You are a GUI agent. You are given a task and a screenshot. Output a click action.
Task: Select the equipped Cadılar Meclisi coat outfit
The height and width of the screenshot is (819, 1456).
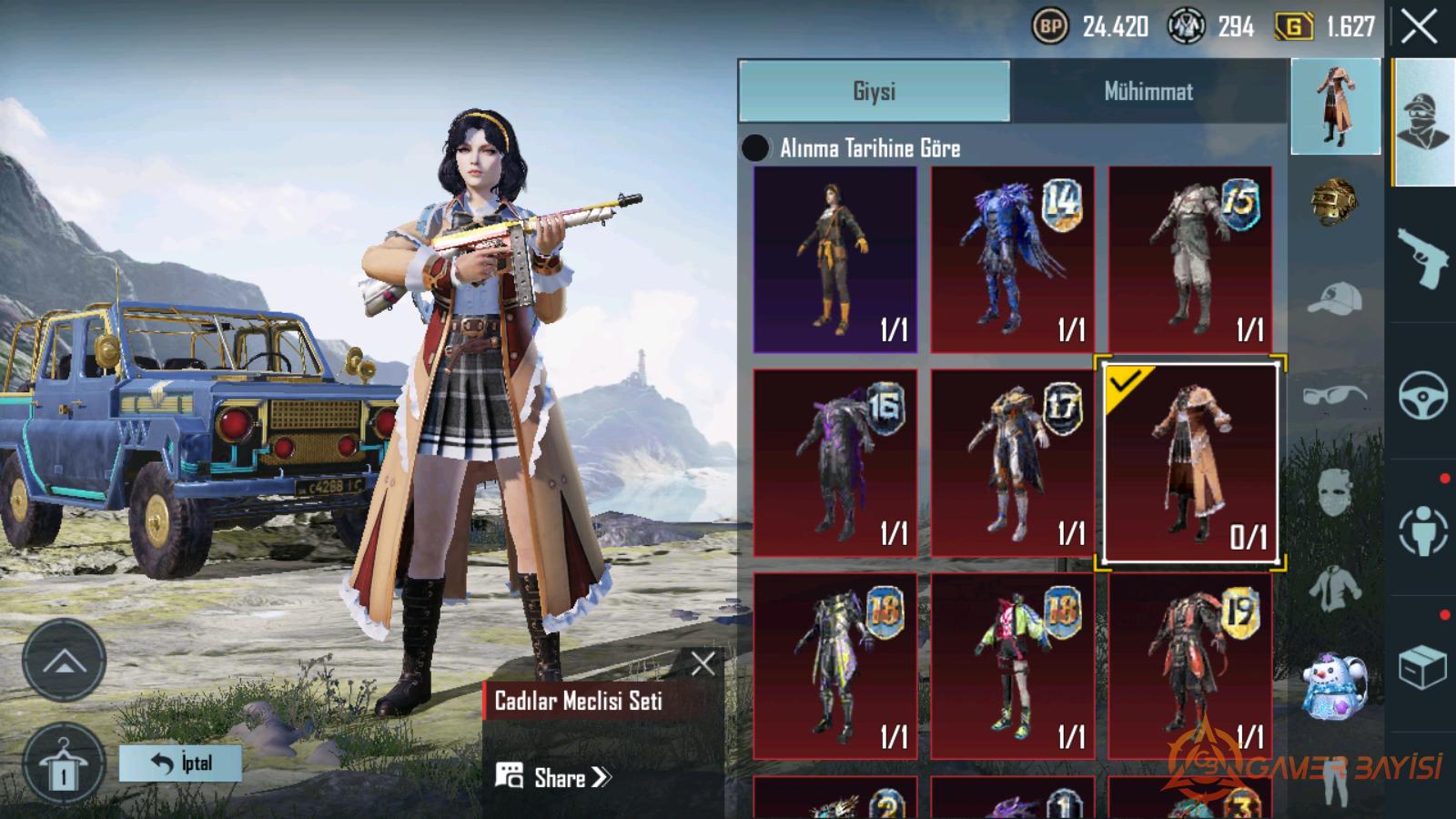[1190, 463]
